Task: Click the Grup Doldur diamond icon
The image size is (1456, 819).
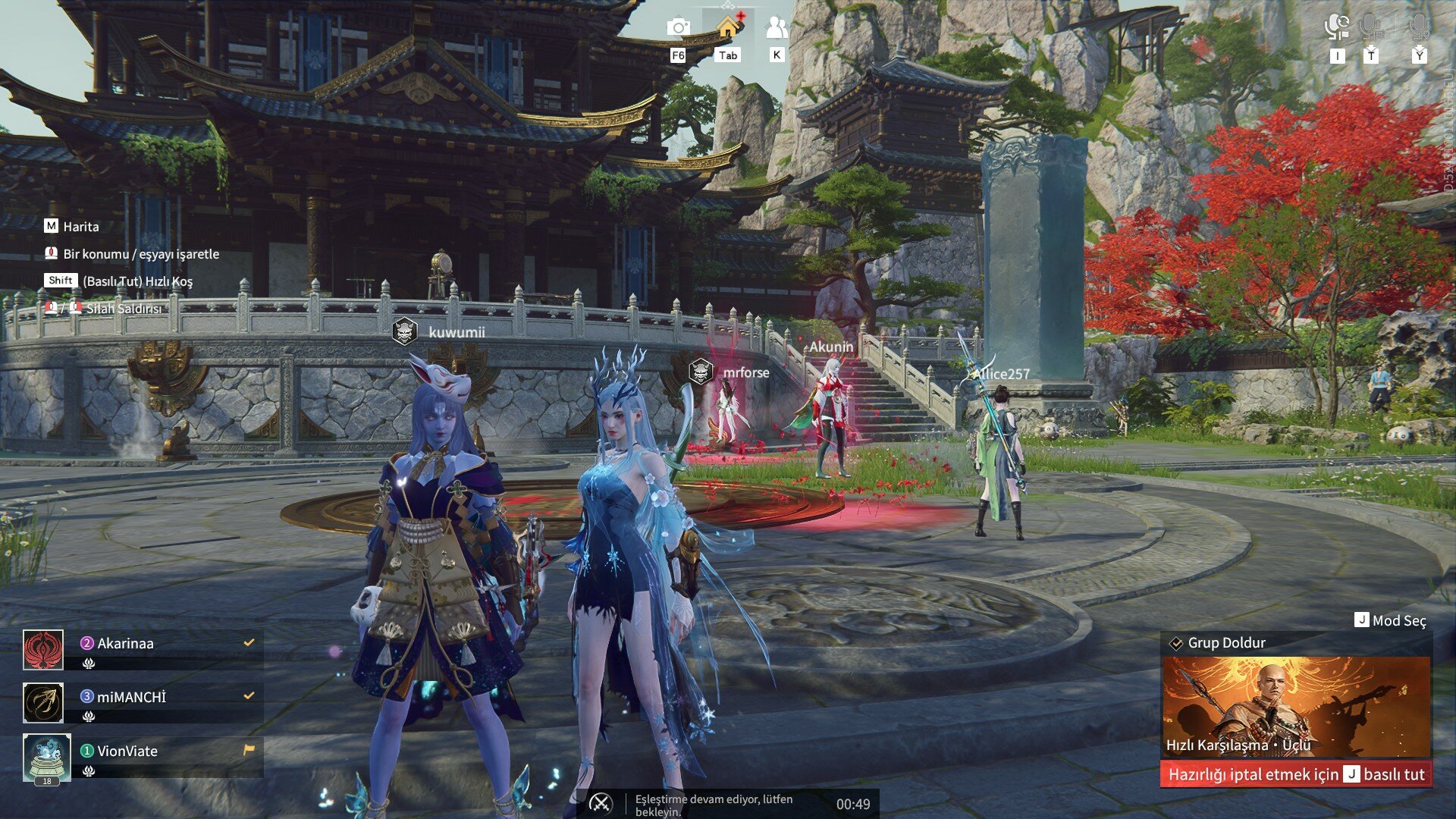Action: click(1176, 642)
